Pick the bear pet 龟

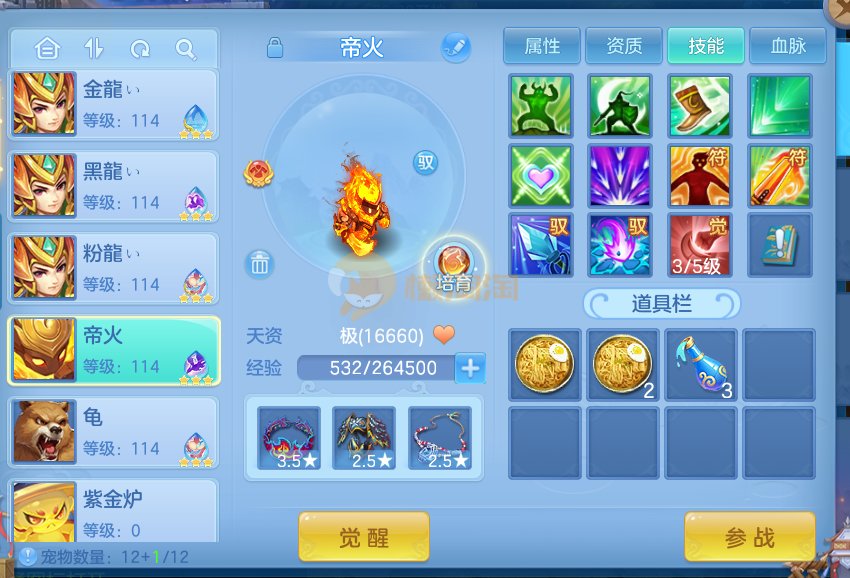[x=113, y=432]
